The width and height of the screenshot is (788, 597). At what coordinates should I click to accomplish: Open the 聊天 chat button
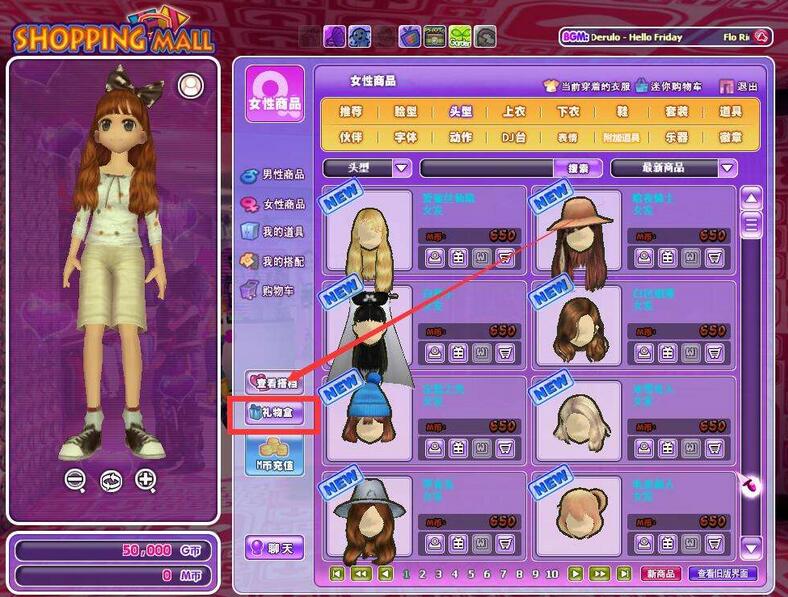coord(275,548)
